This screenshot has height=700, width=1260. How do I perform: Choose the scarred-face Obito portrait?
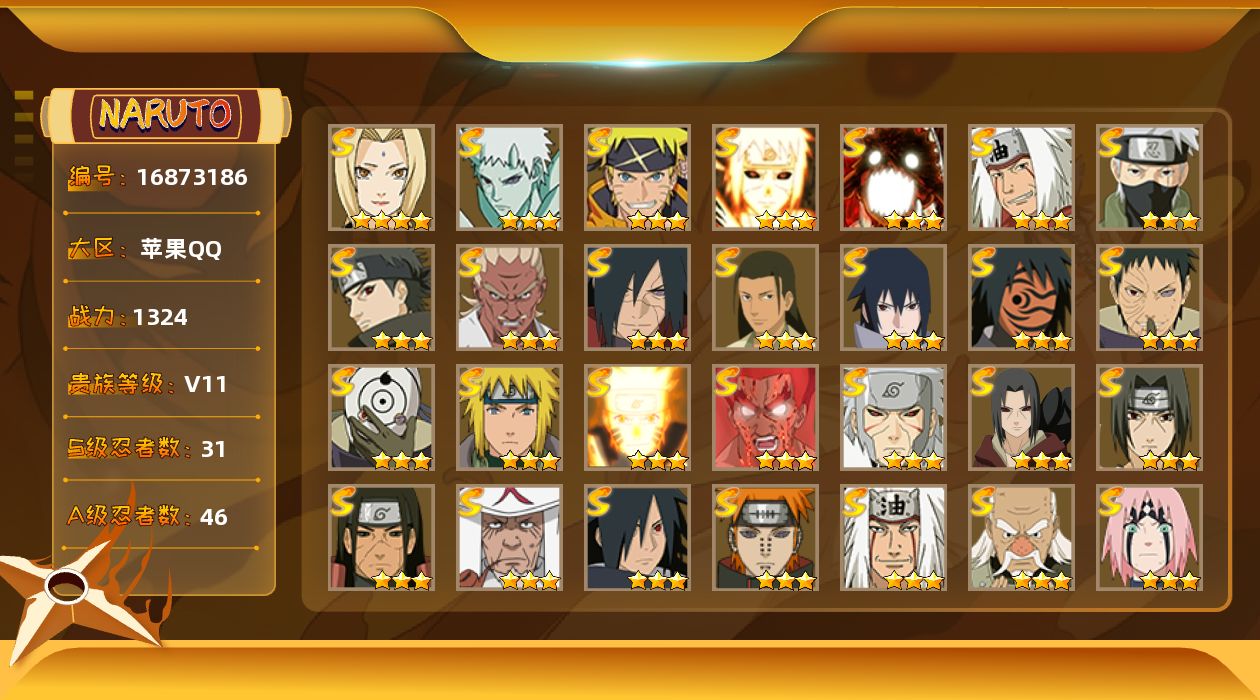[x=1149, y=297]
